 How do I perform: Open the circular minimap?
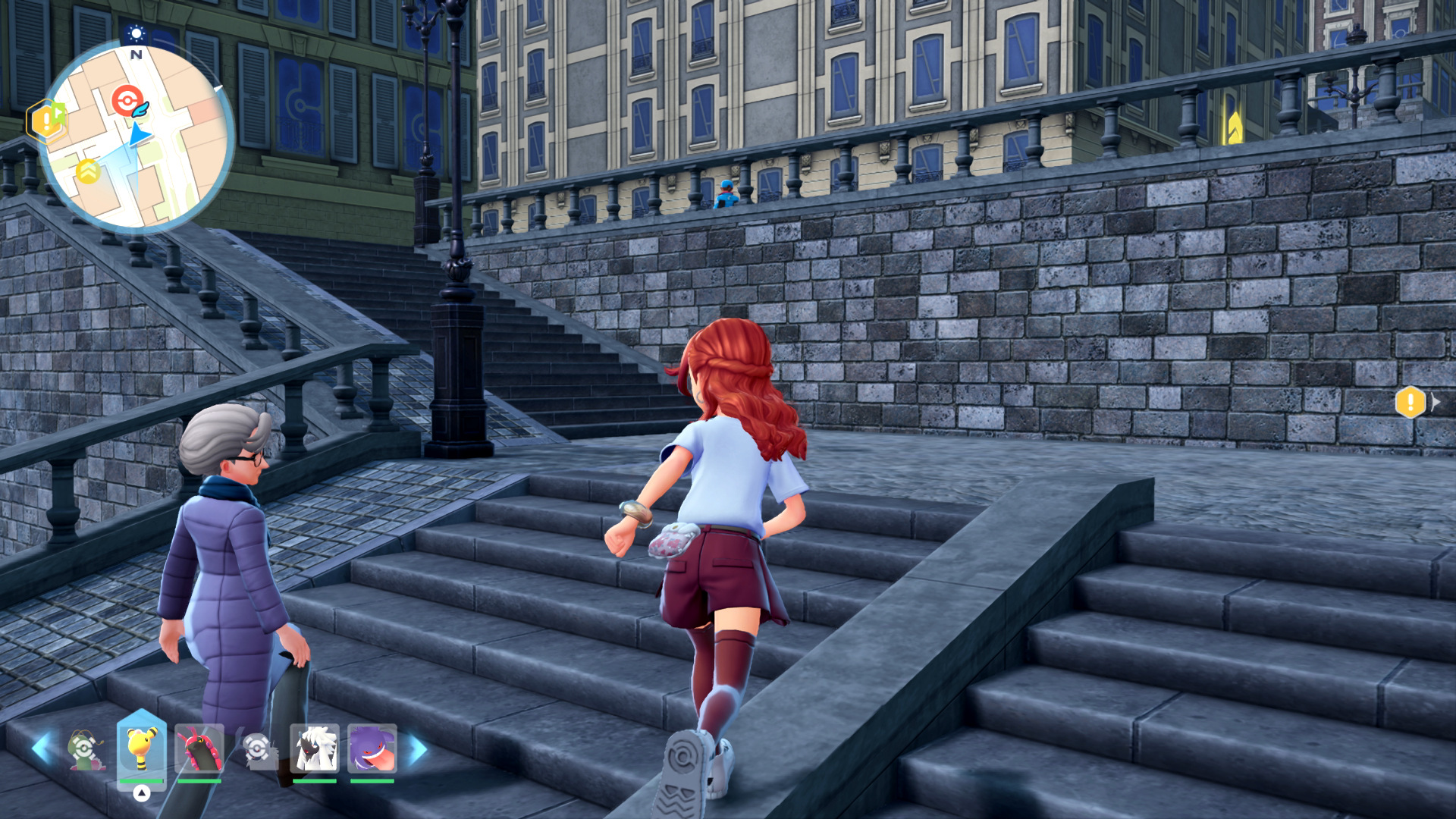(136, 136)
